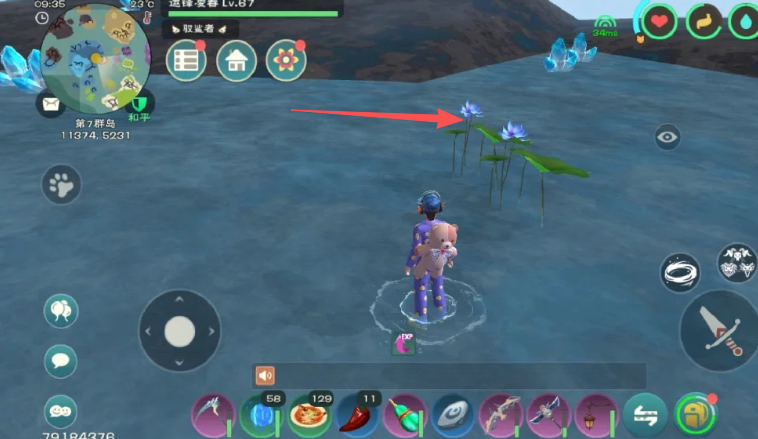
Task: Use the red chili pepper item
Action: tap(357, 414)
